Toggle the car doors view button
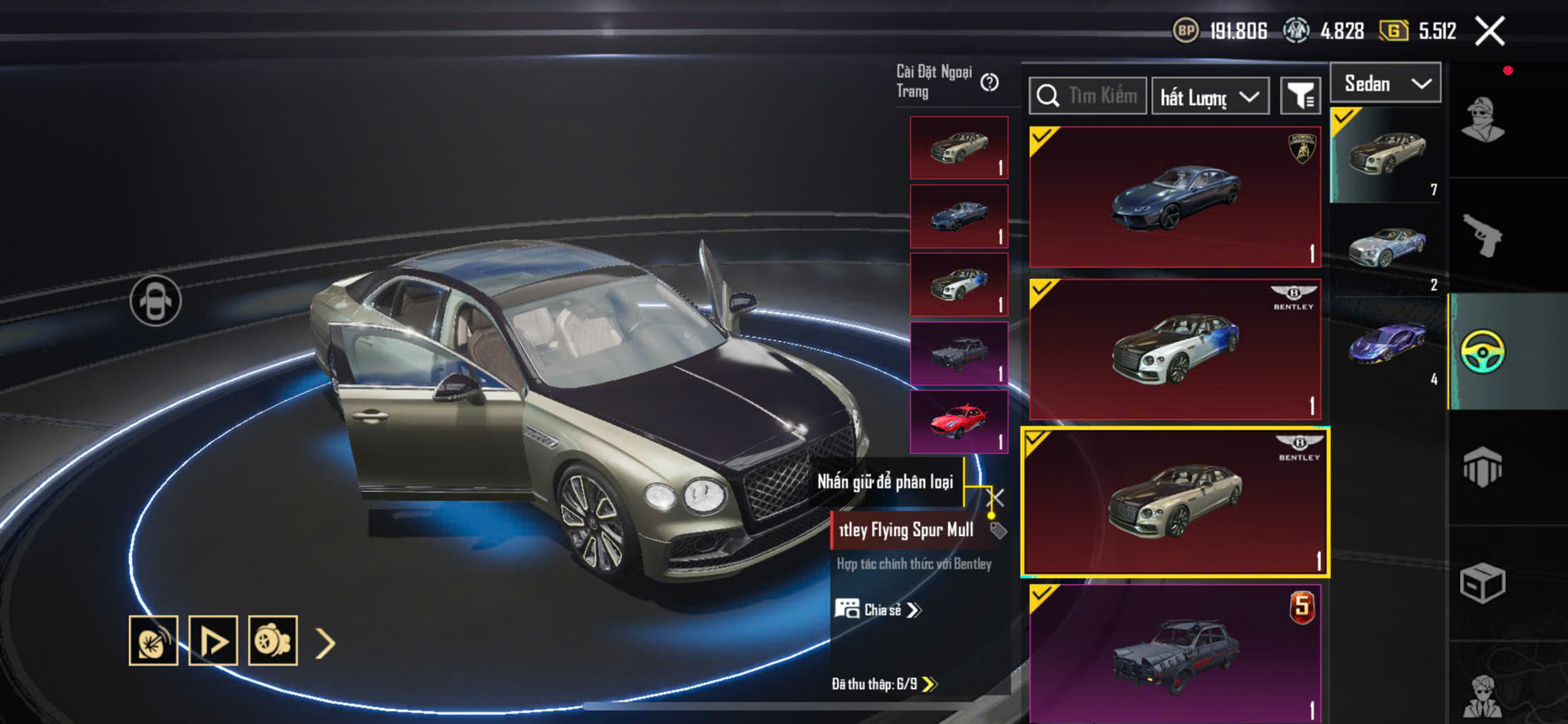 click(x=156, y=300)
